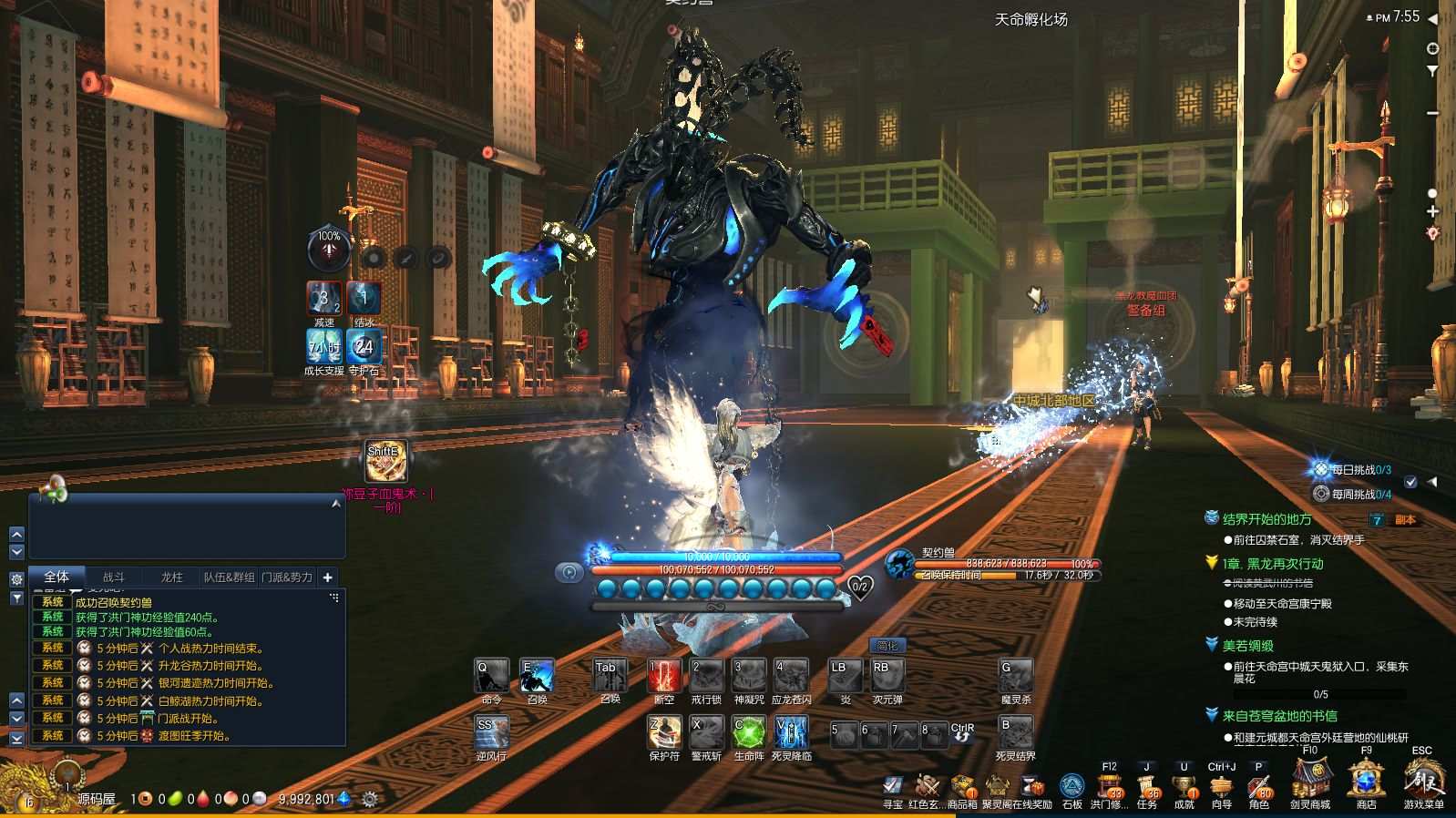The height and width of the screenshot is (818, 1456).
Task: Open the 游戏菜单 game menu icon
Action: click(x=1421, y=785)
